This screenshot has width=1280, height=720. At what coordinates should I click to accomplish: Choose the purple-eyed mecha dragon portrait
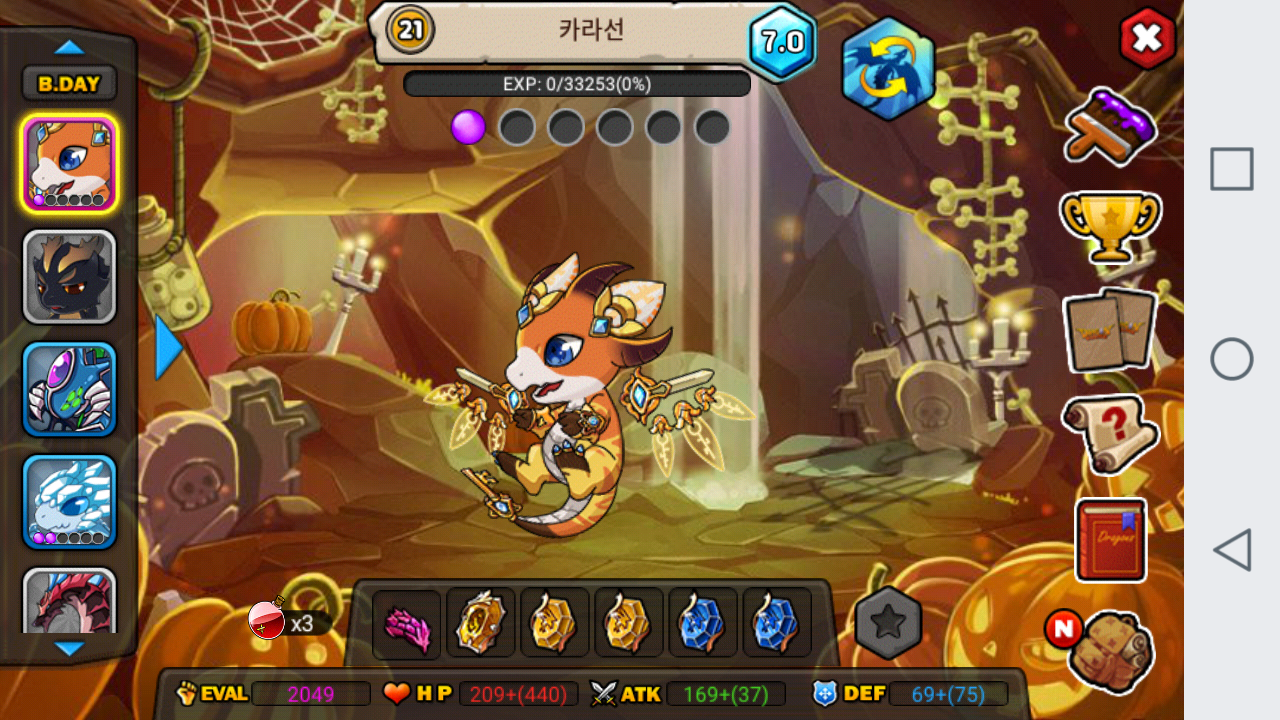coord(69,390)
